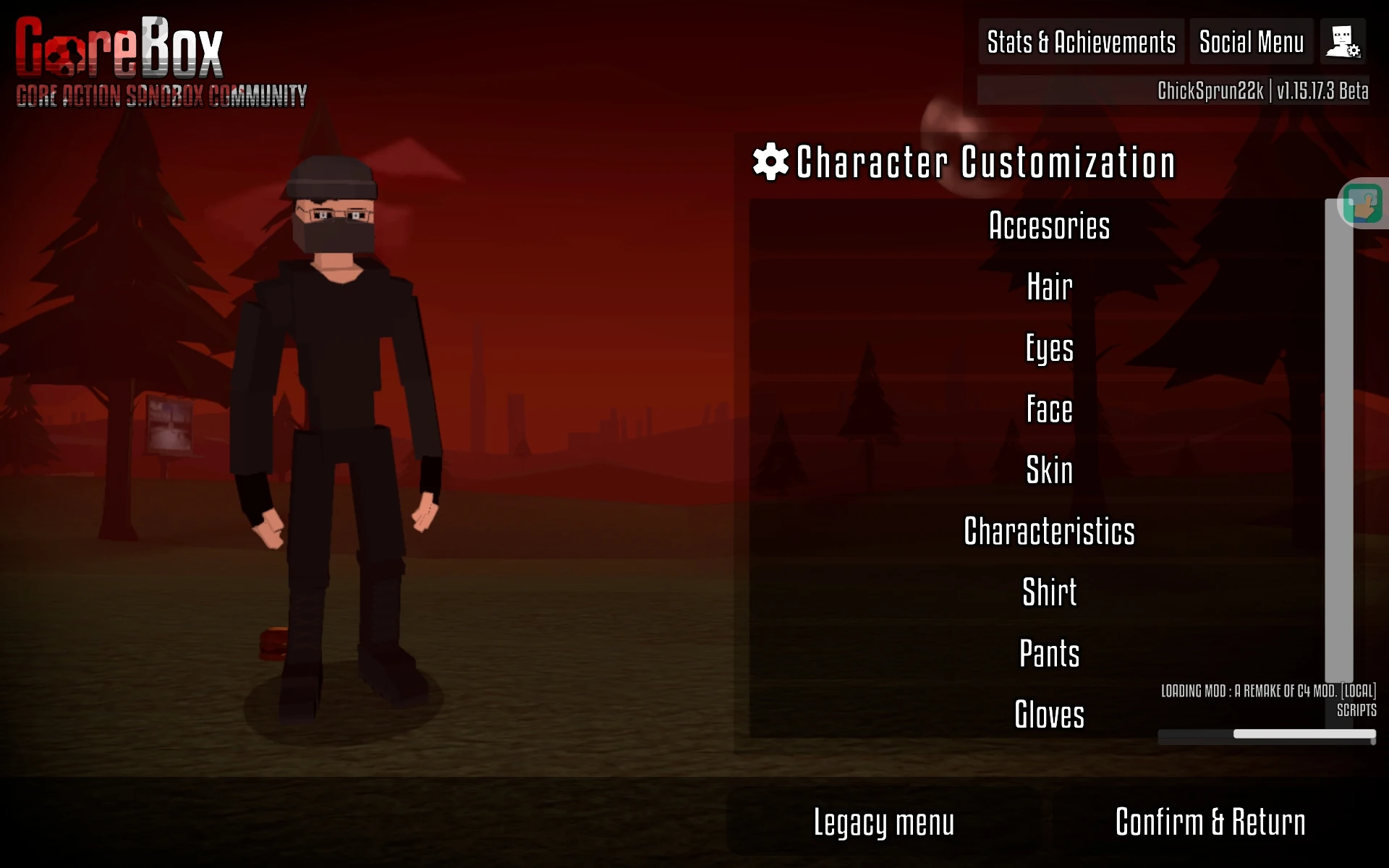
Task: Tap the green touch-control icon on right edge
Action: tap(1363, 203)
